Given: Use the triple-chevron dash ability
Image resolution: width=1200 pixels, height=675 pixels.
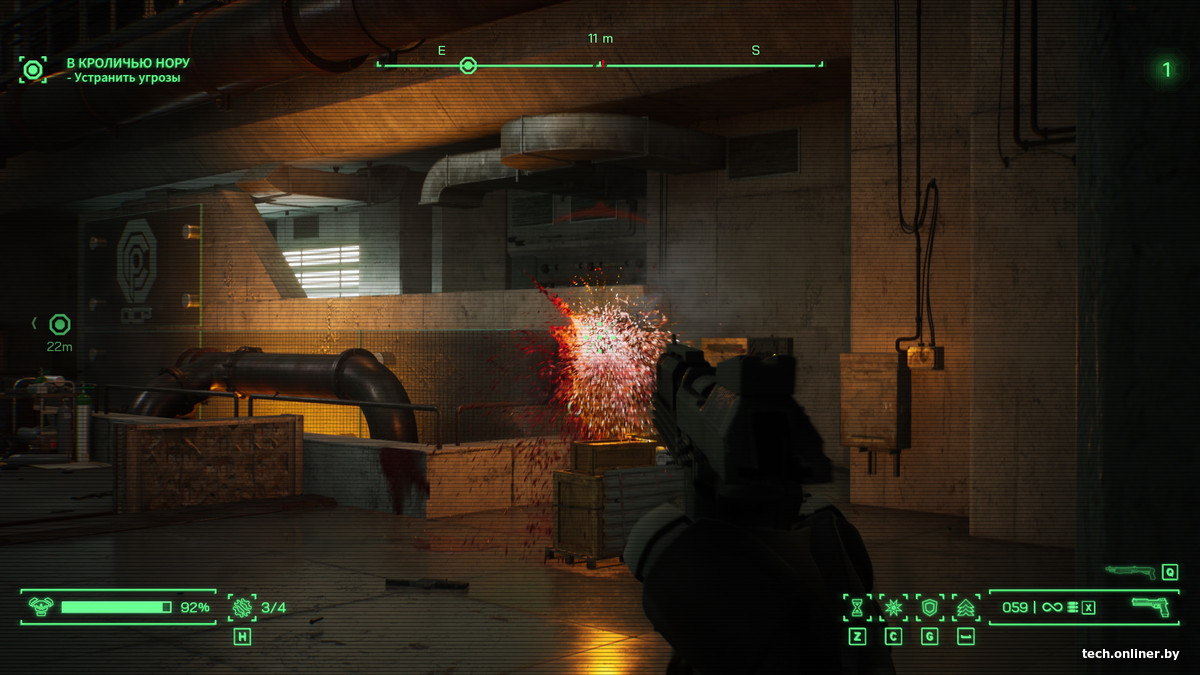Looking at the screenshot, I should click(x=966, y=607).
